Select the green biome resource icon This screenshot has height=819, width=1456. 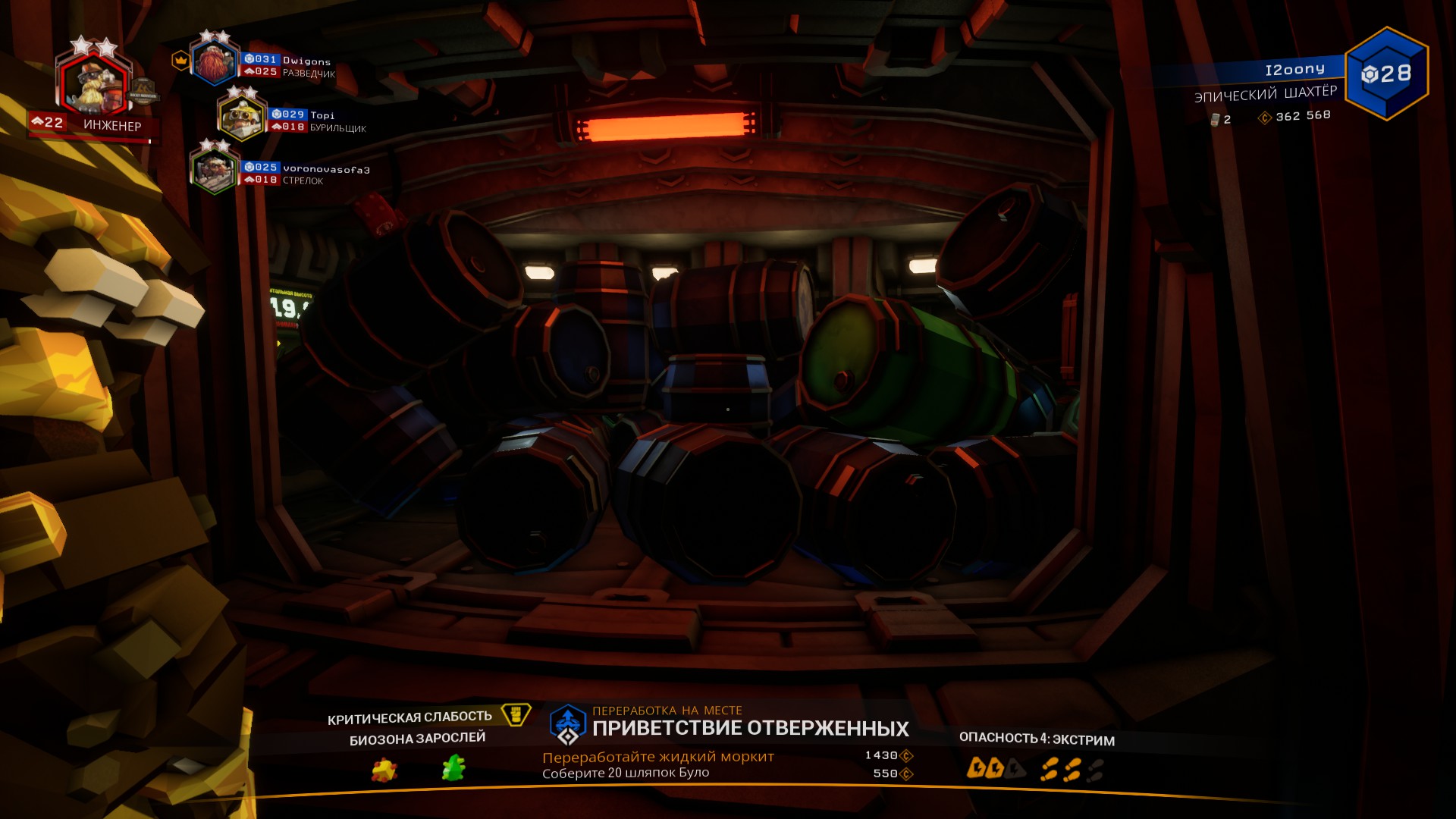[453, 768]
